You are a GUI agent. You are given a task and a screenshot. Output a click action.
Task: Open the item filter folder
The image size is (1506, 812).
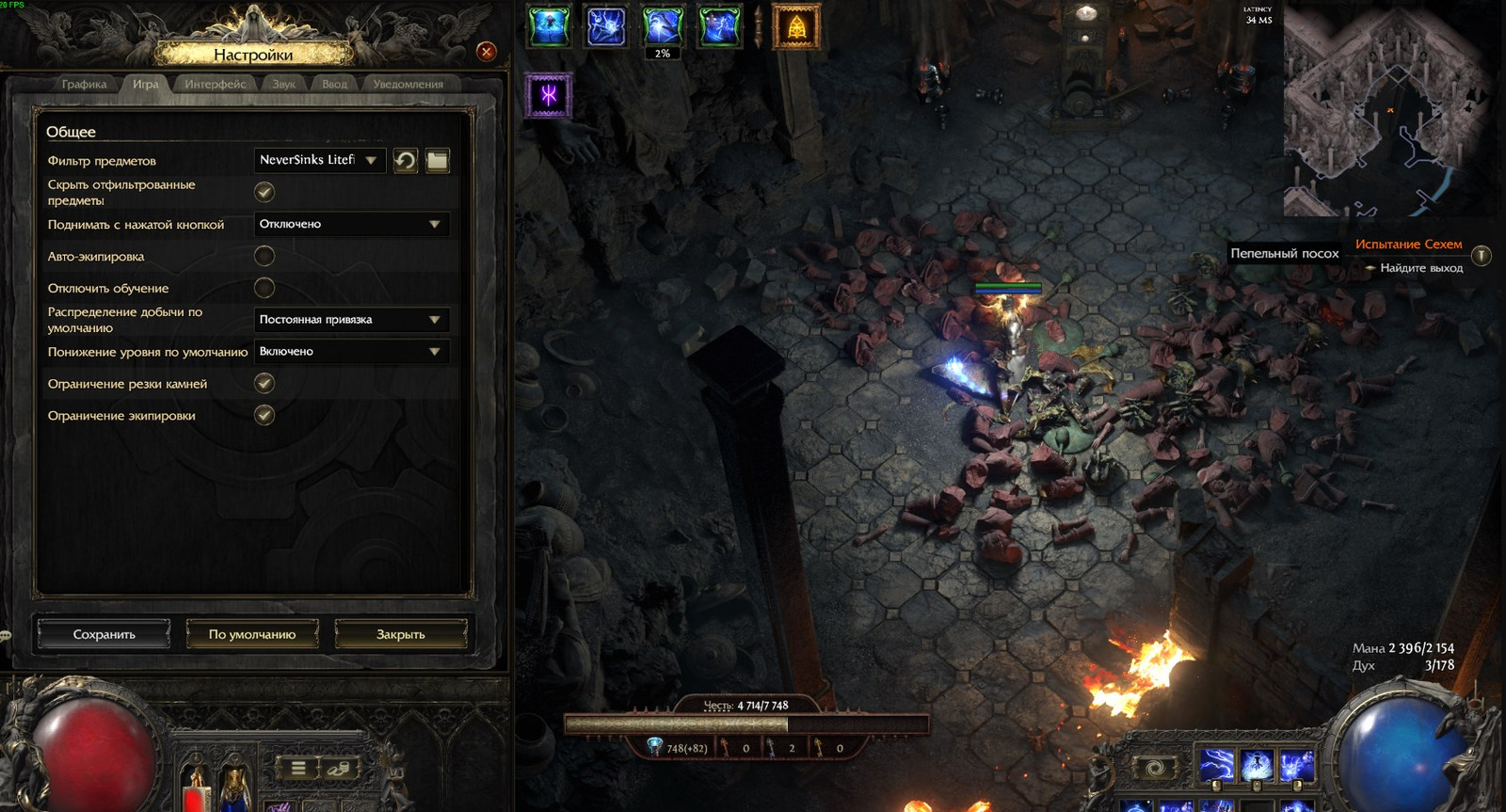(438, 161)
